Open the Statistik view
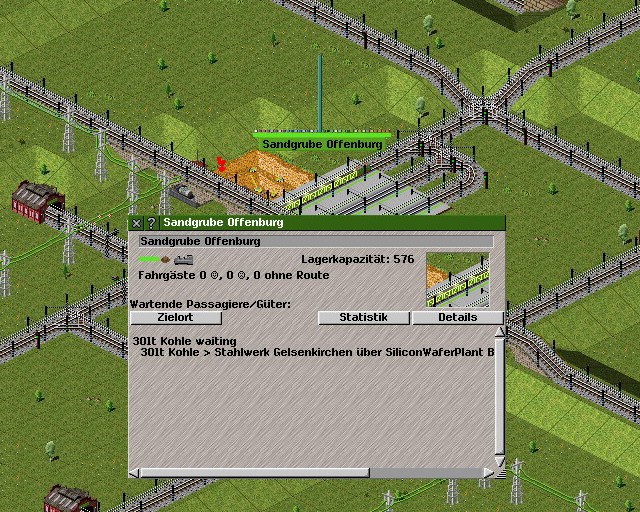 (364, 317)
